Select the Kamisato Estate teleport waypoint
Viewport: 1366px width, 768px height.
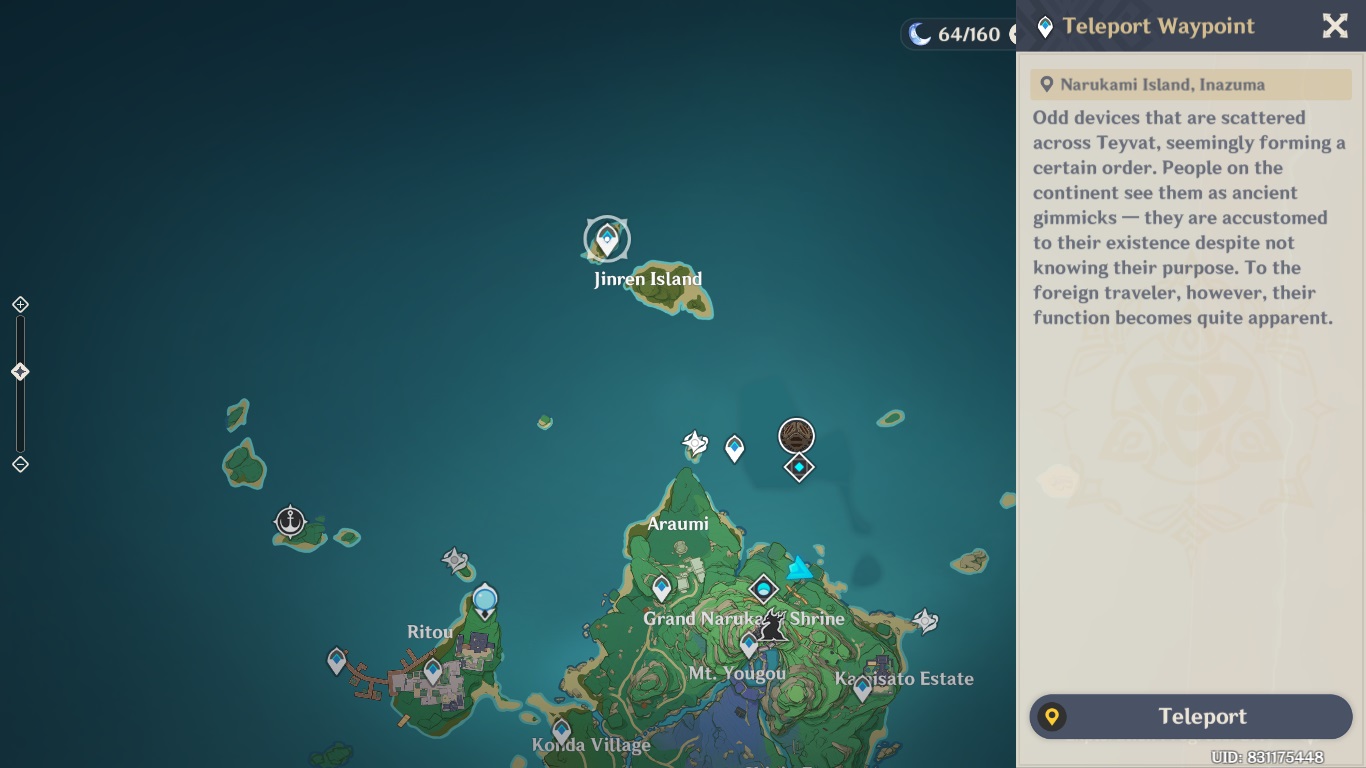pos(862,687)
